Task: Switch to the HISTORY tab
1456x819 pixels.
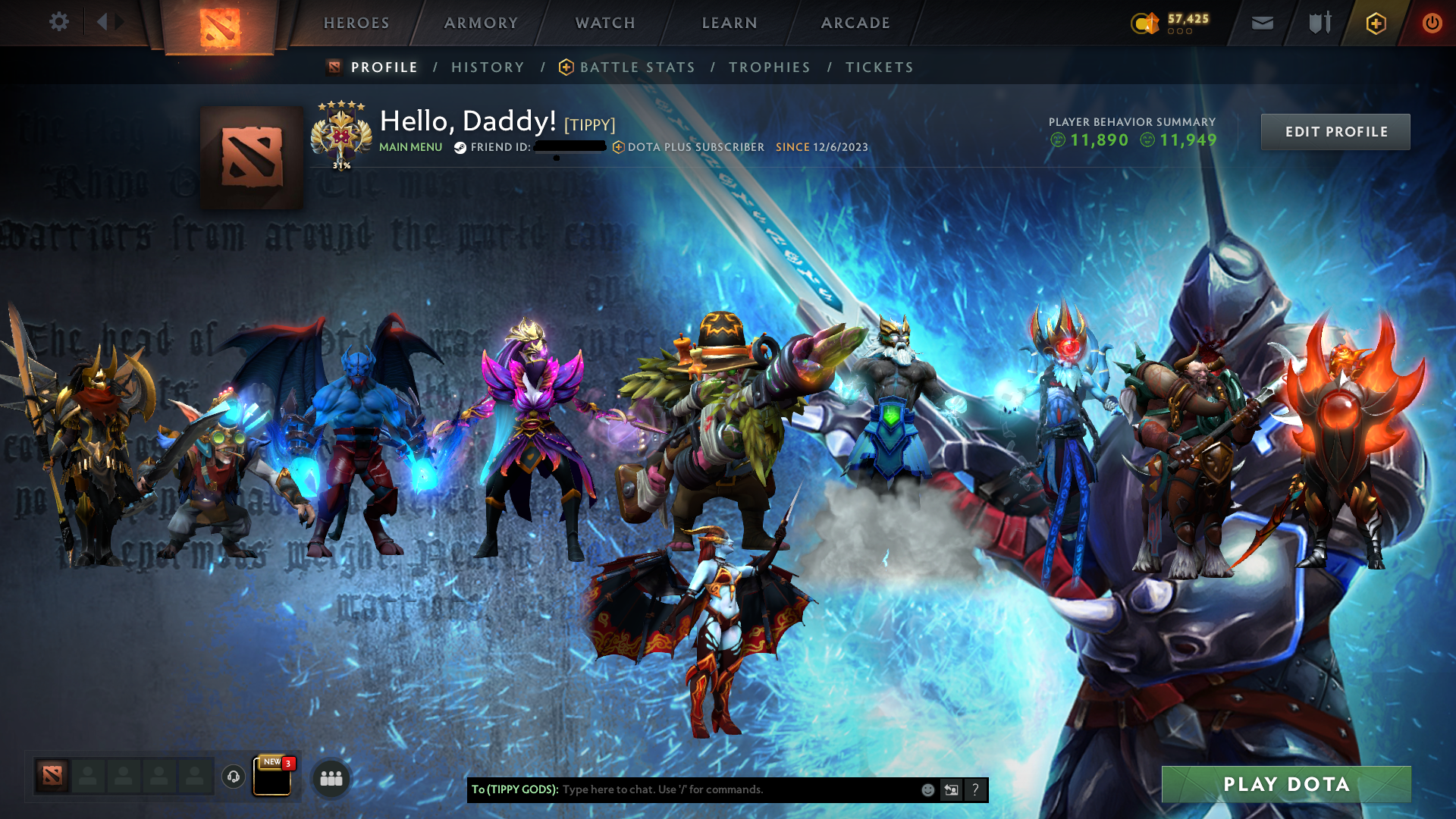Action: [x=488, y=67]
